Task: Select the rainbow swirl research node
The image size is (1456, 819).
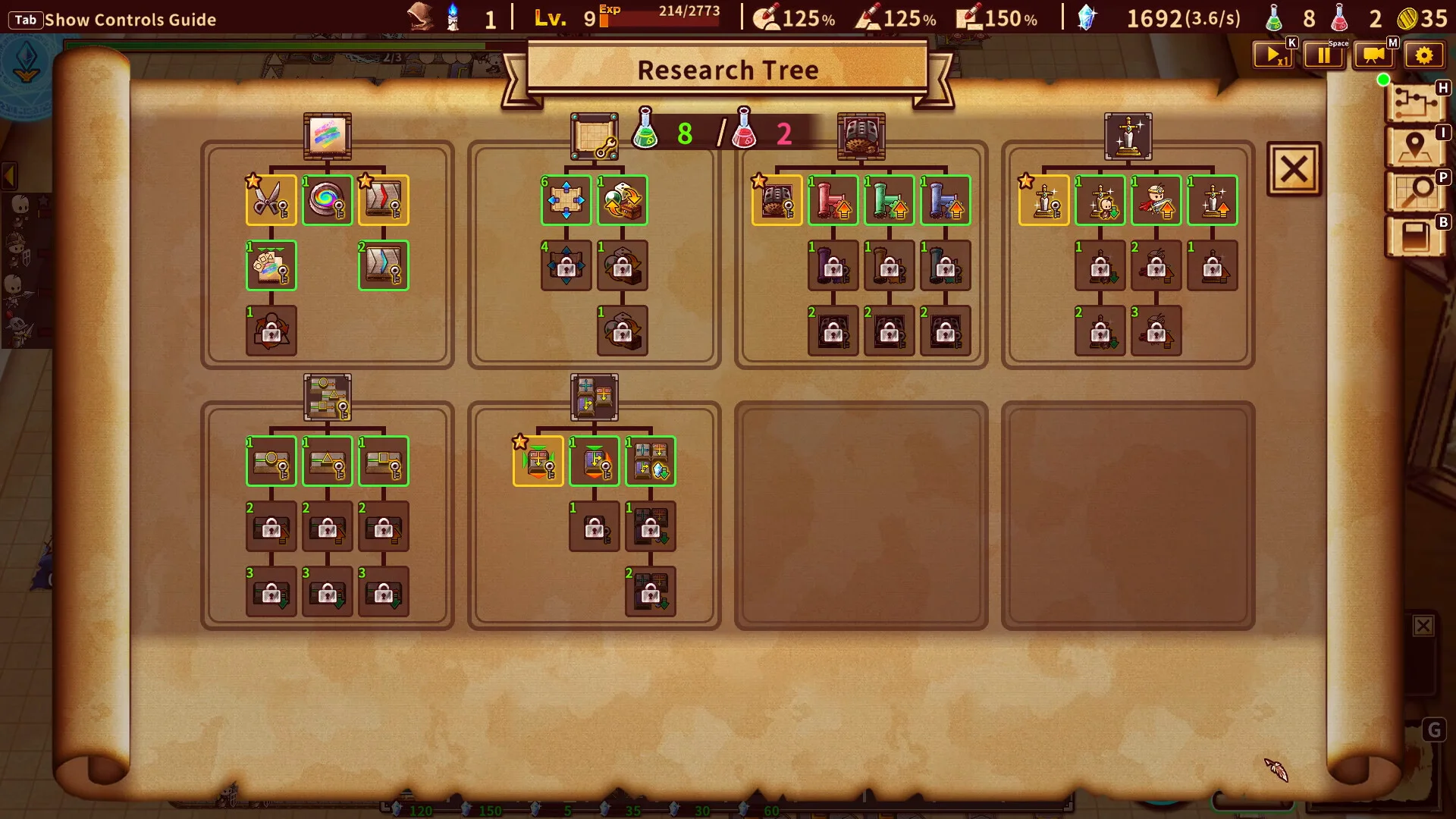Action: [x=327, y=200]
